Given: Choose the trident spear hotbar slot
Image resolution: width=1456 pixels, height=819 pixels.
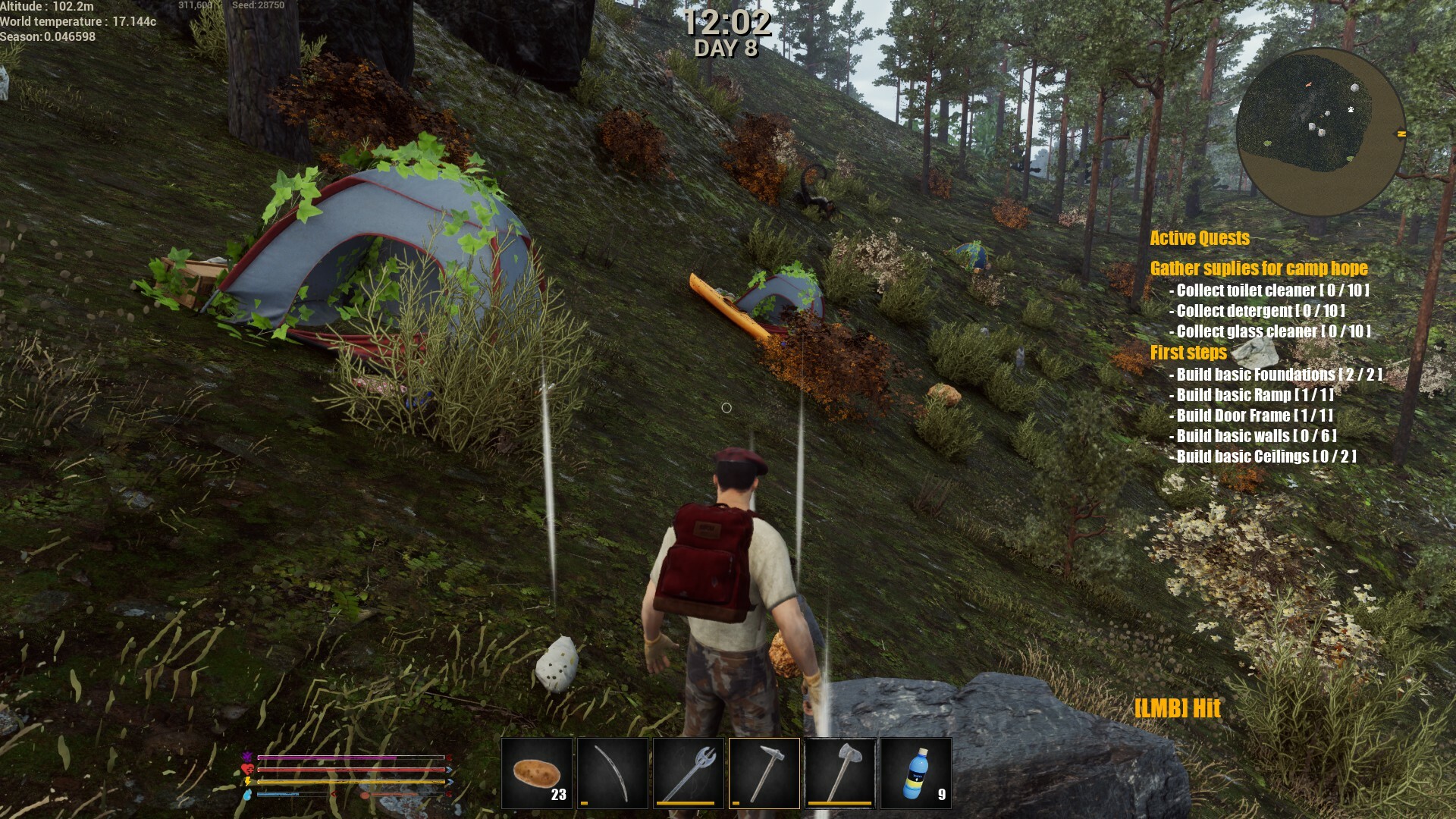Looking at the screenshot, I should [x=689, y=773].
